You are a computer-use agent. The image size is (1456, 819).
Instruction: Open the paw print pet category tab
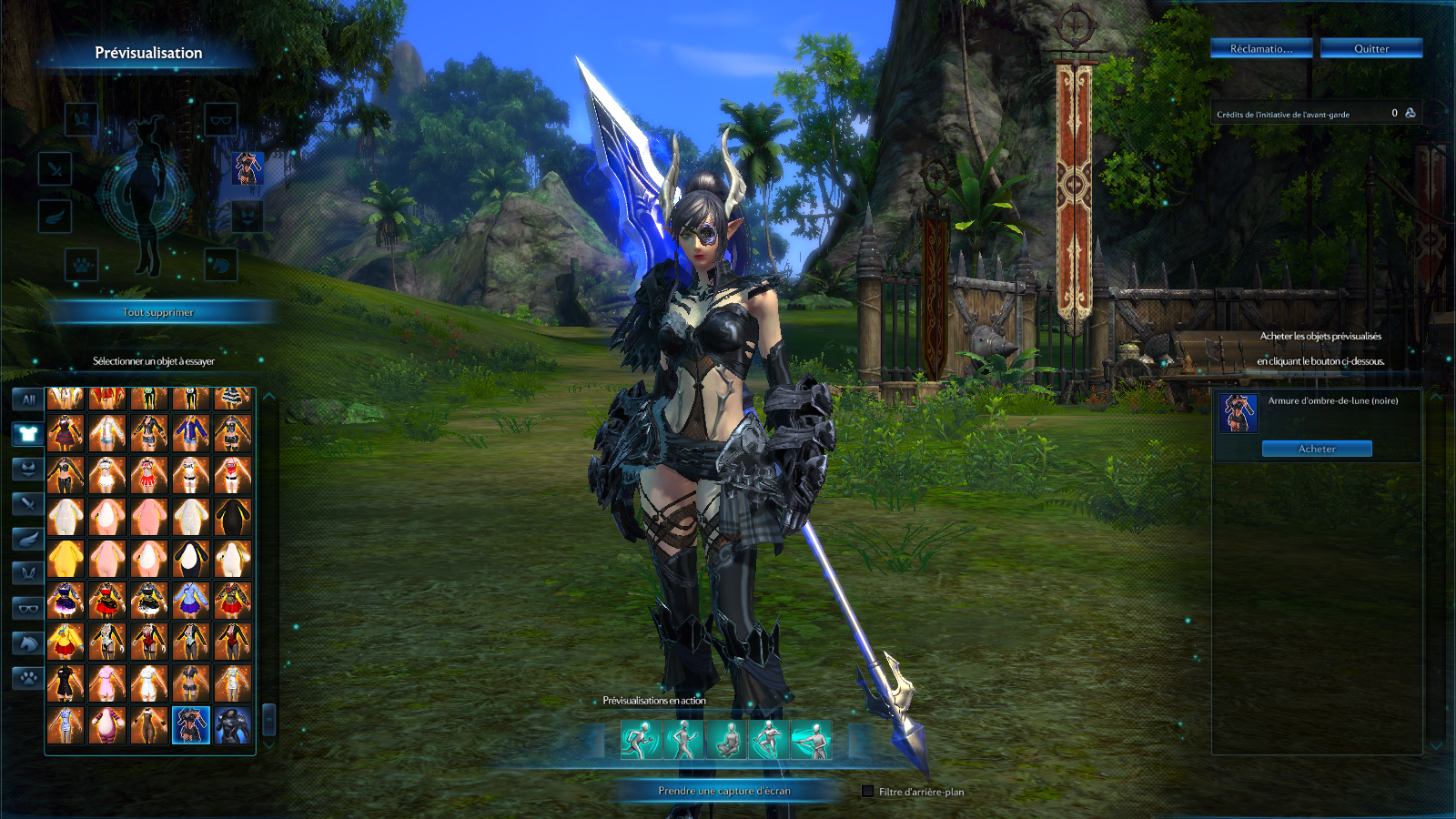tap(28, 678)
